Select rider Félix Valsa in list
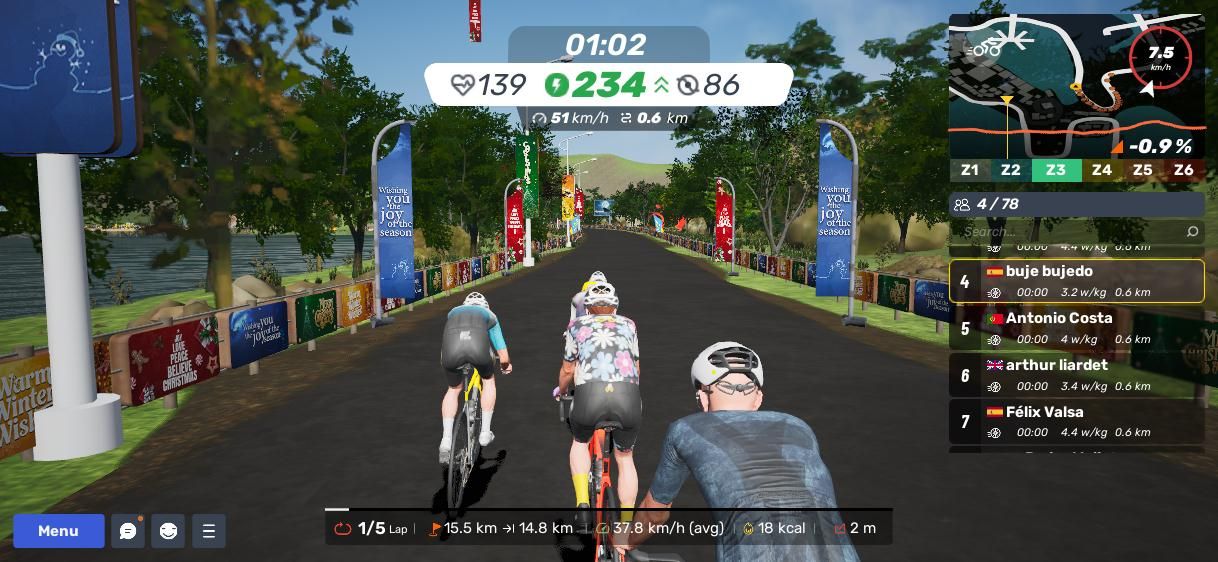 coord(1076,422)
